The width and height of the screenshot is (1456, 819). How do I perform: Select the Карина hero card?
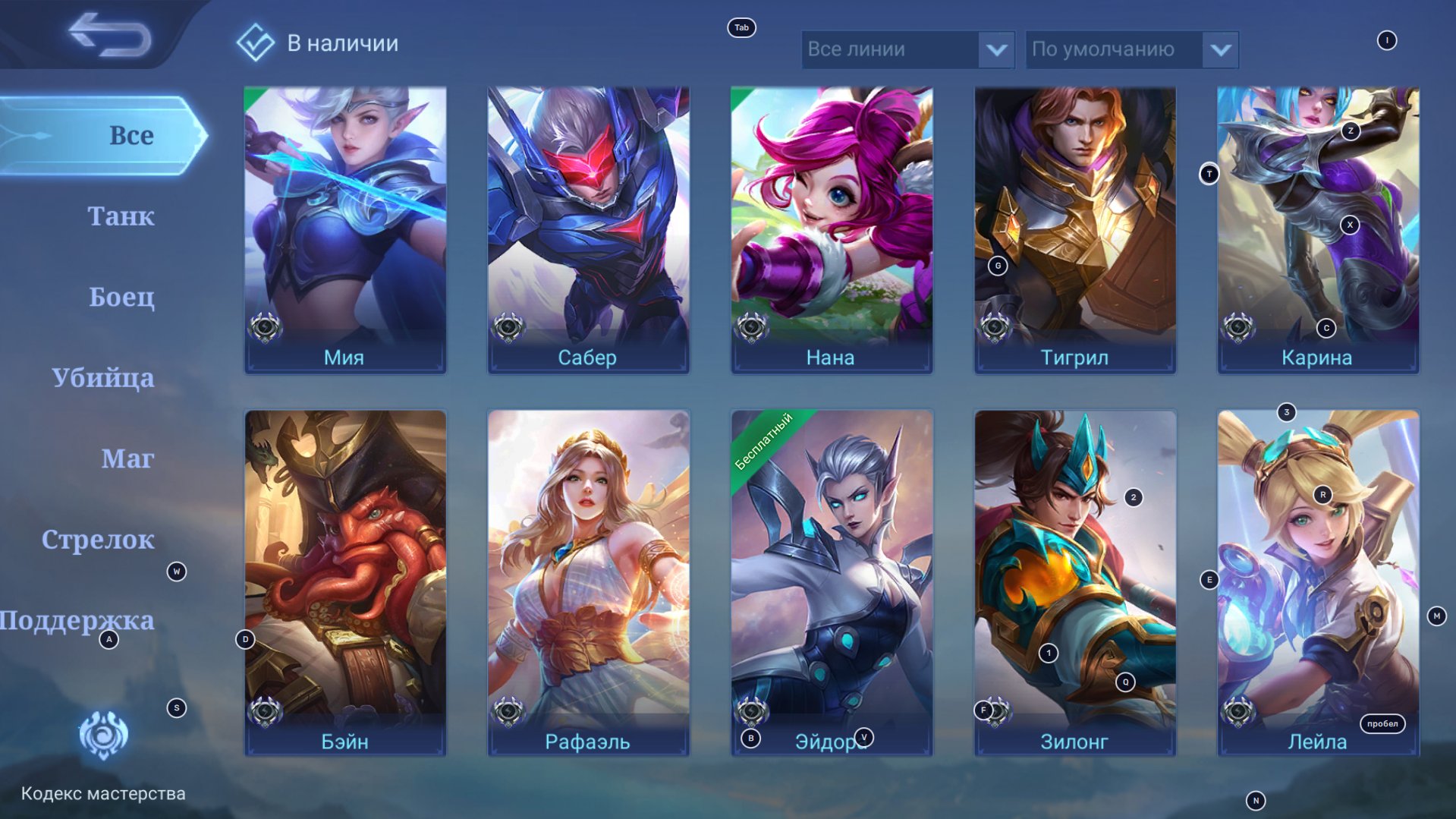pyautogui.click(x=1318, y=229)
